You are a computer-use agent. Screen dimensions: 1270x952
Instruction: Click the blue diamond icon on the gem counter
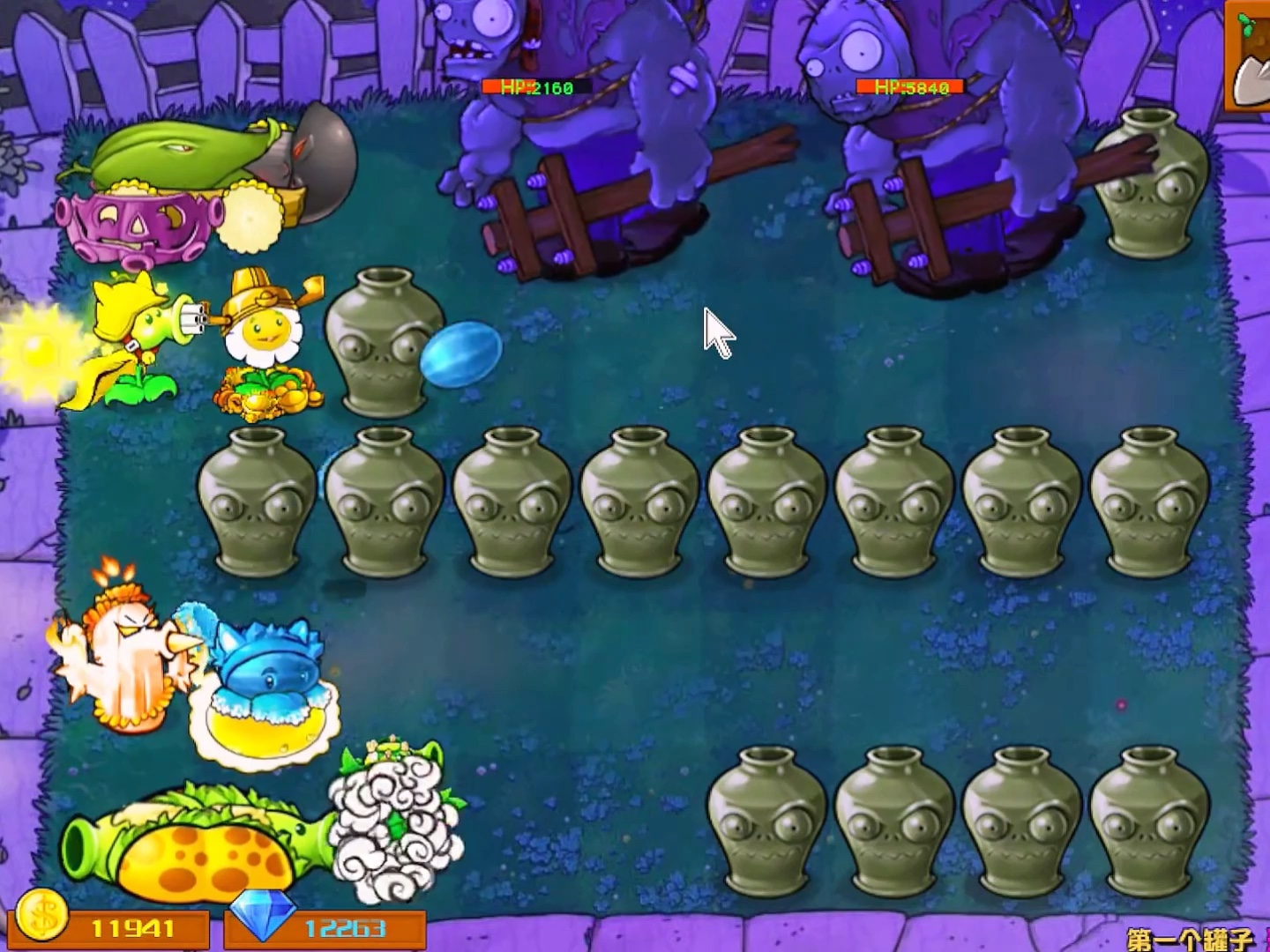point(265,922)
